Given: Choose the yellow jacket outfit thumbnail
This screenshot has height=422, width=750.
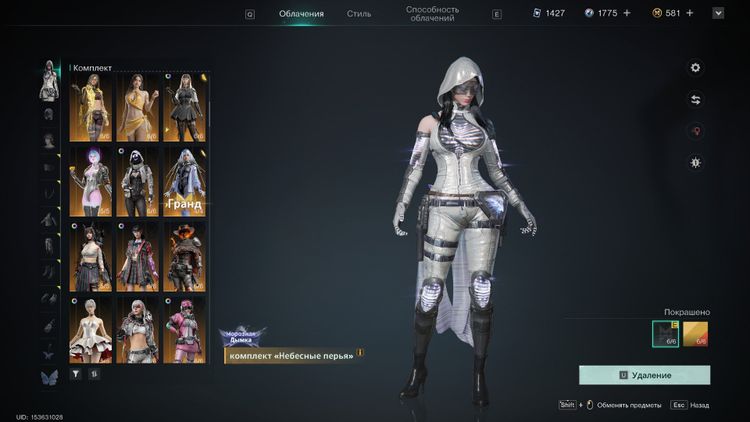Looking at the screenshot, I should coord(90,108).
